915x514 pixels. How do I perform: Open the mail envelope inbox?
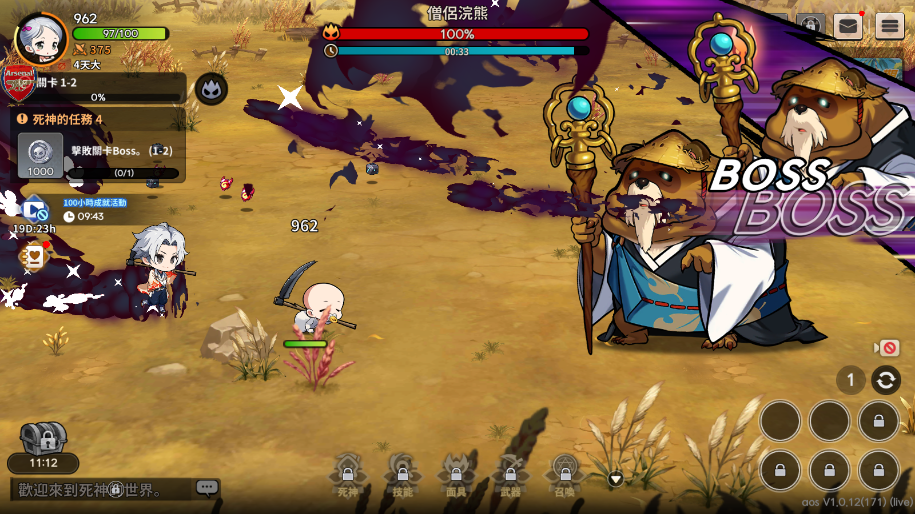tap(848, 26)
